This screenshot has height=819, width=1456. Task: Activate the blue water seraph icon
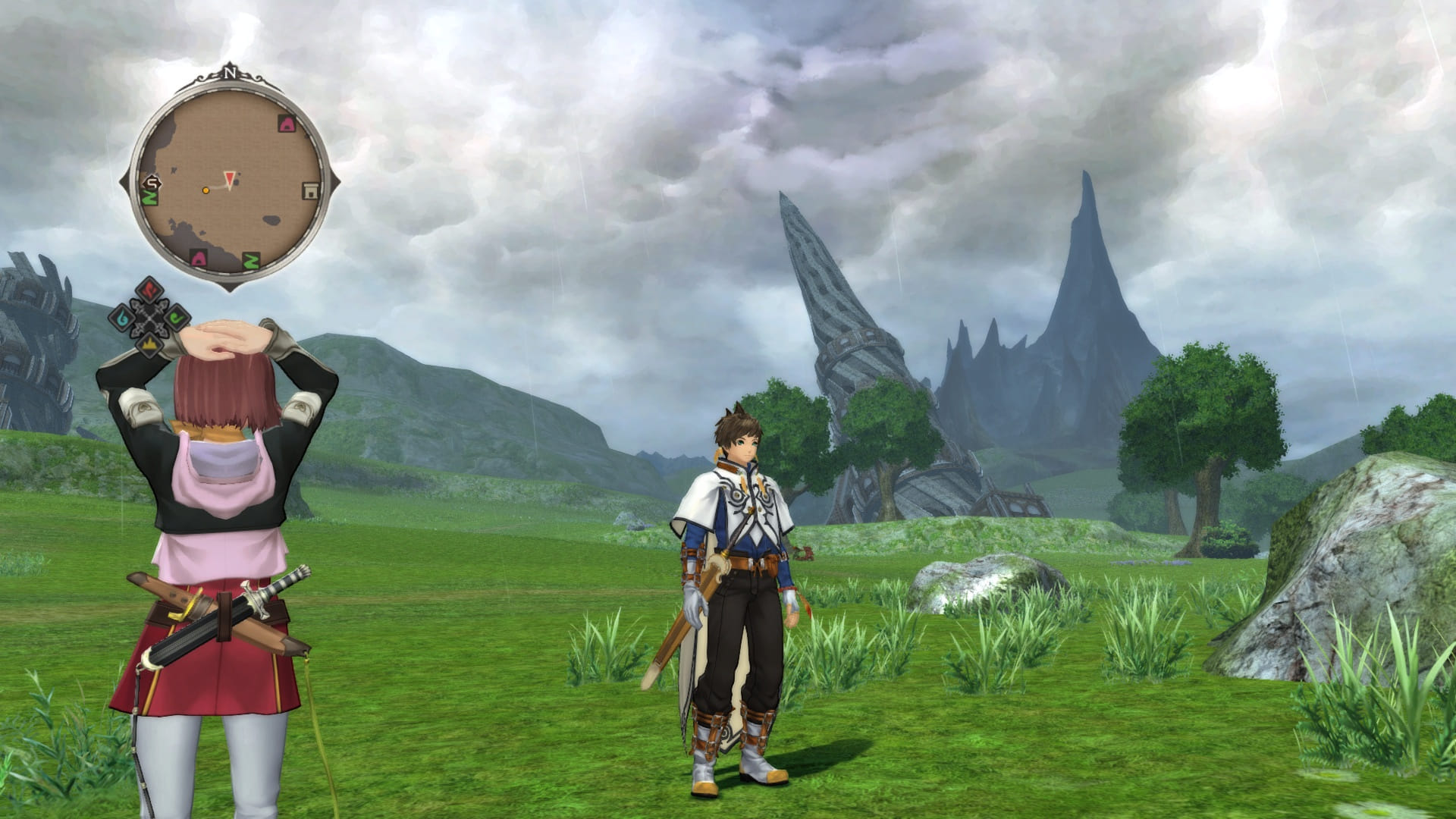point(123,317)
